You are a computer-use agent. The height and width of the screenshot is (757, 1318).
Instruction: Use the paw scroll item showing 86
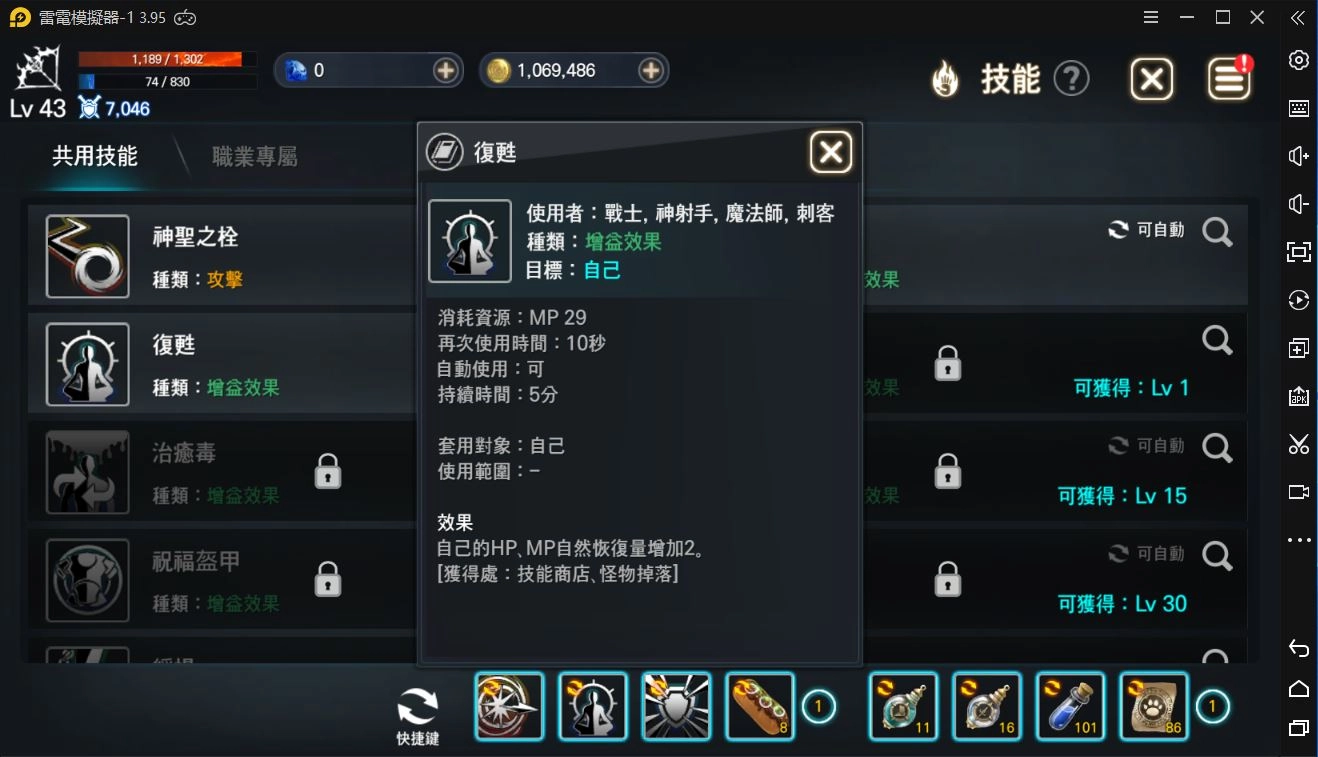tap(1154, 706)
